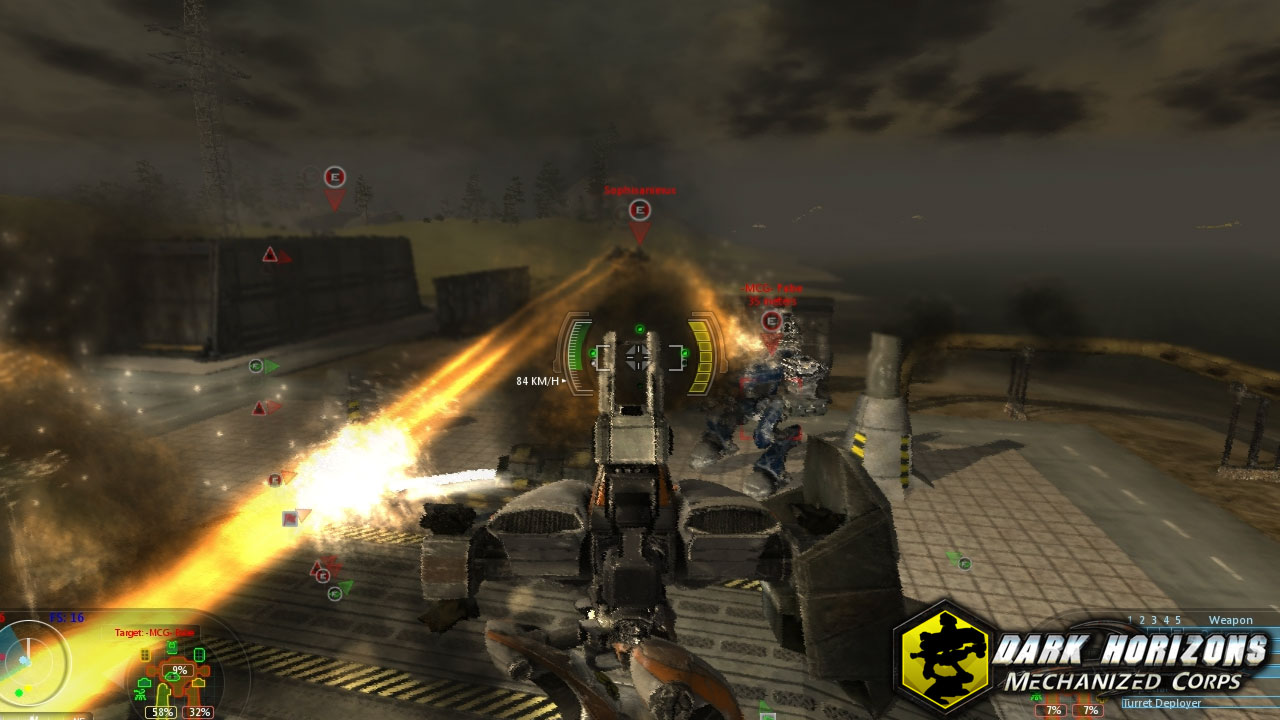Select the small green walker icon near damage readout
The width and height of the screenshot is (1280, 720).
[140, 695]
